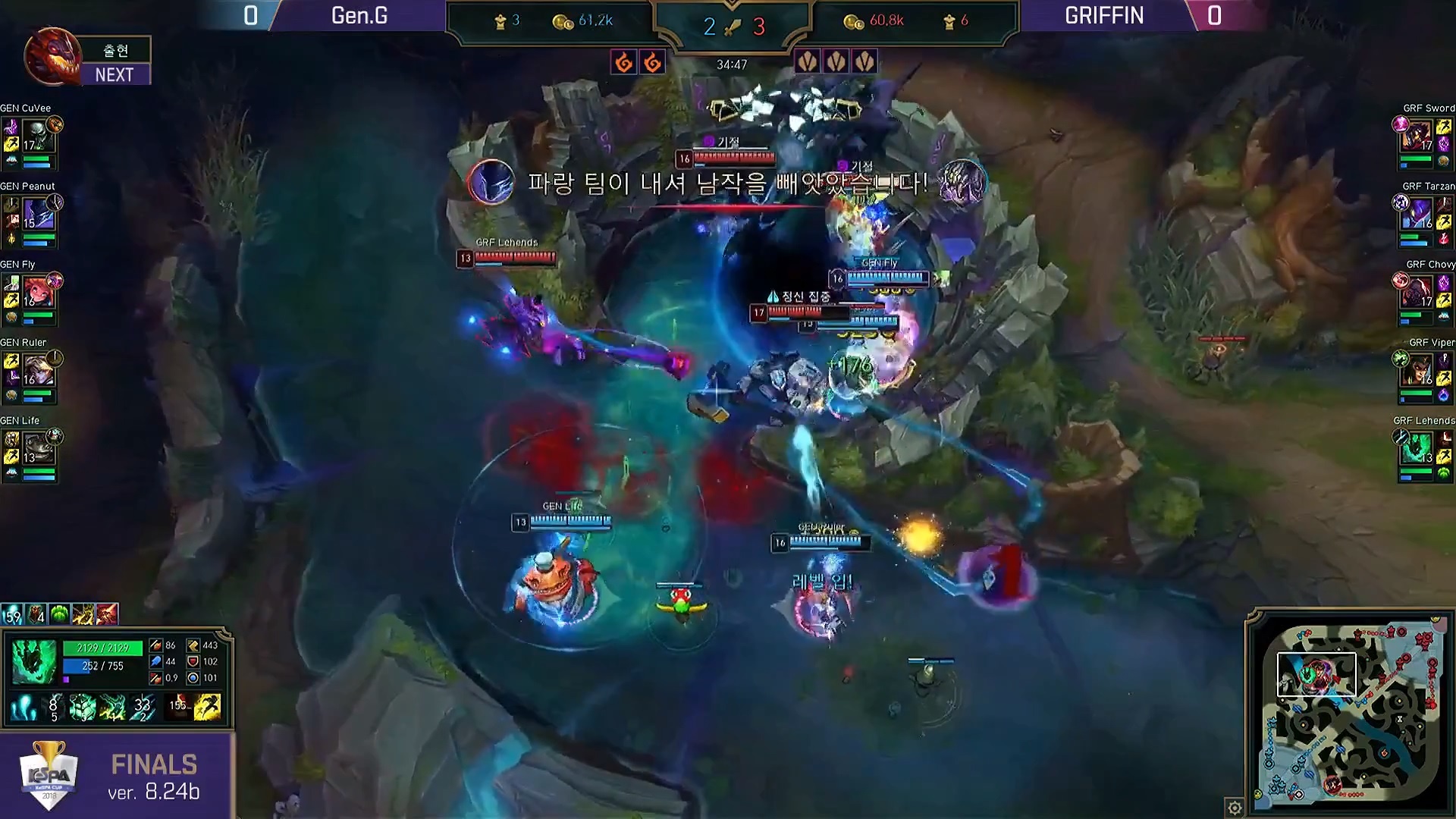The image size is (1456, 819).
Task: Click the NEXT button below the Baron portrait
Action: pyautogui.click(x=115, y=74)
